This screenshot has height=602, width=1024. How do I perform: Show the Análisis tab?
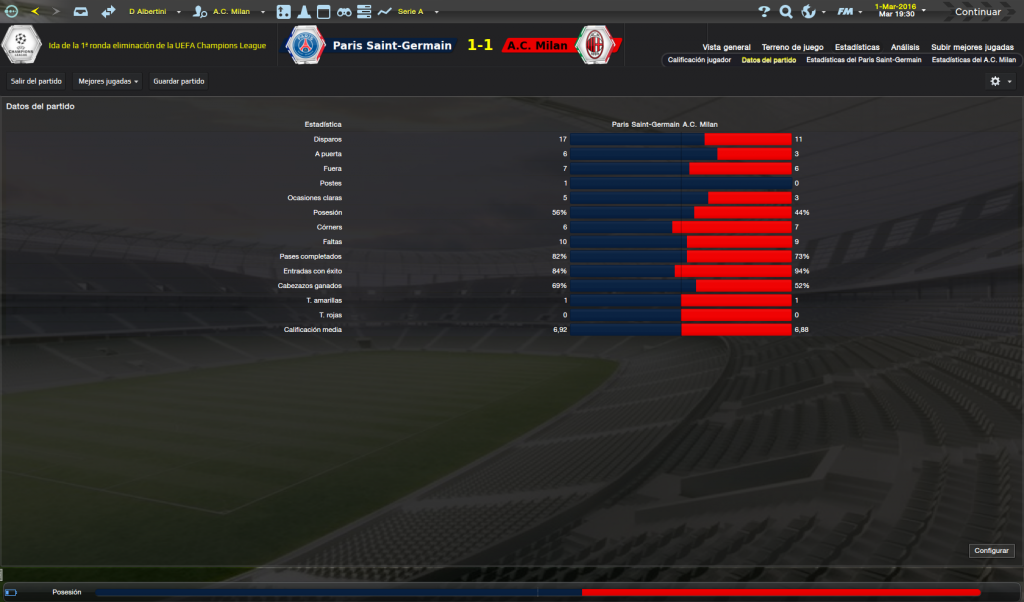click(905, 47)
